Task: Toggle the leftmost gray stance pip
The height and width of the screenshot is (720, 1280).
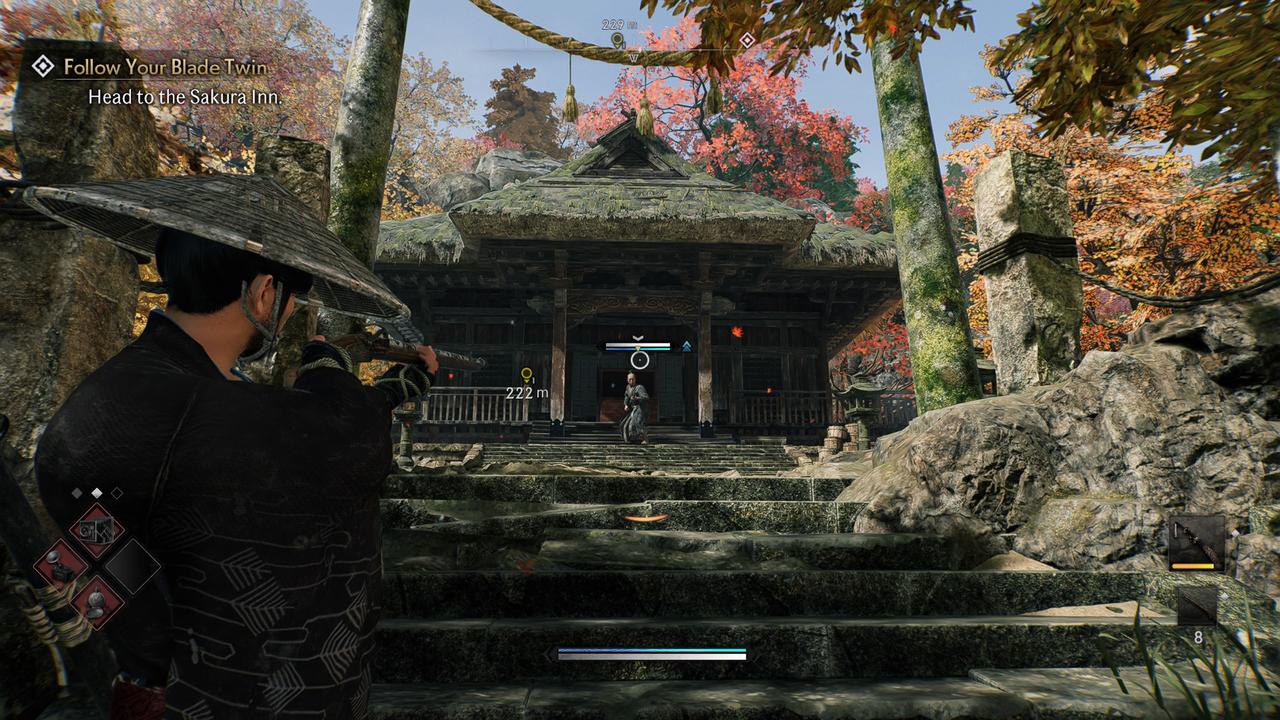Action: [77, 493]
